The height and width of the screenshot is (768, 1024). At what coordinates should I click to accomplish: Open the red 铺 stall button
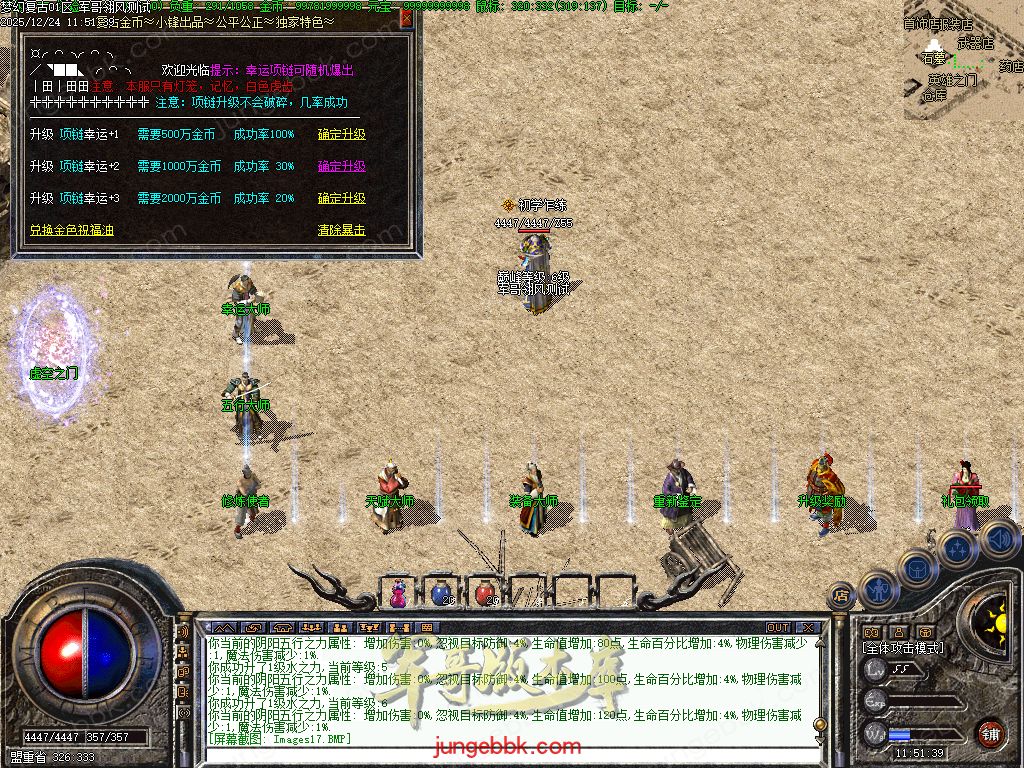coord(990,733)
